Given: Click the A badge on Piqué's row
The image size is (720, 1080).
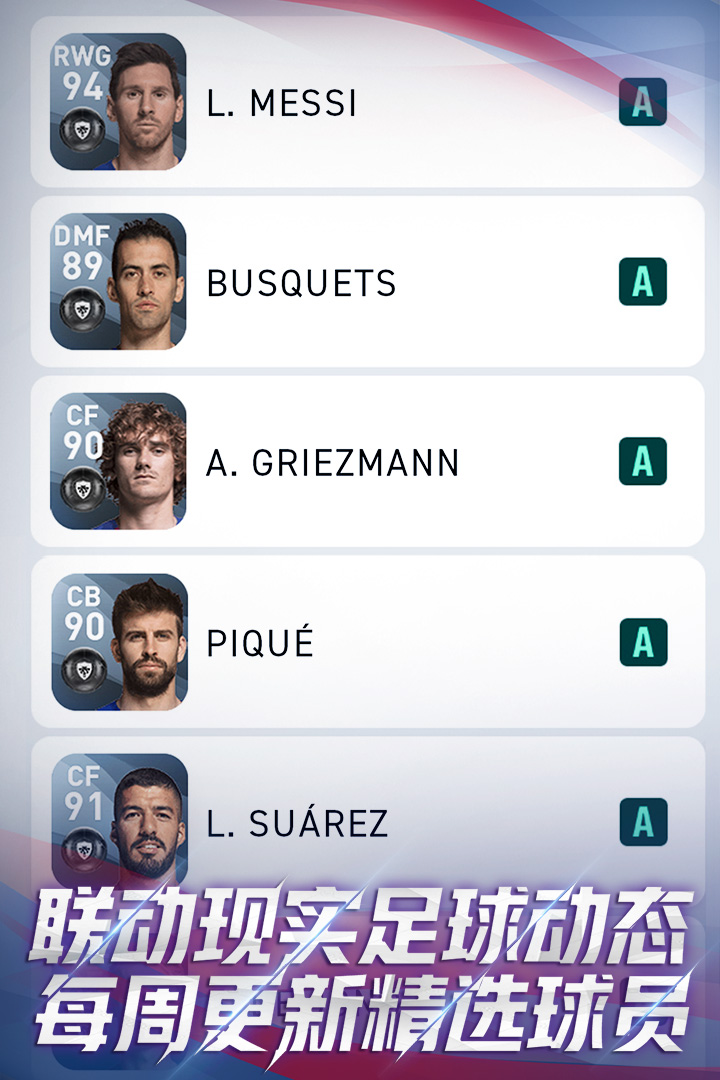Looking at the screenshot, I should [x=643, y=642].
